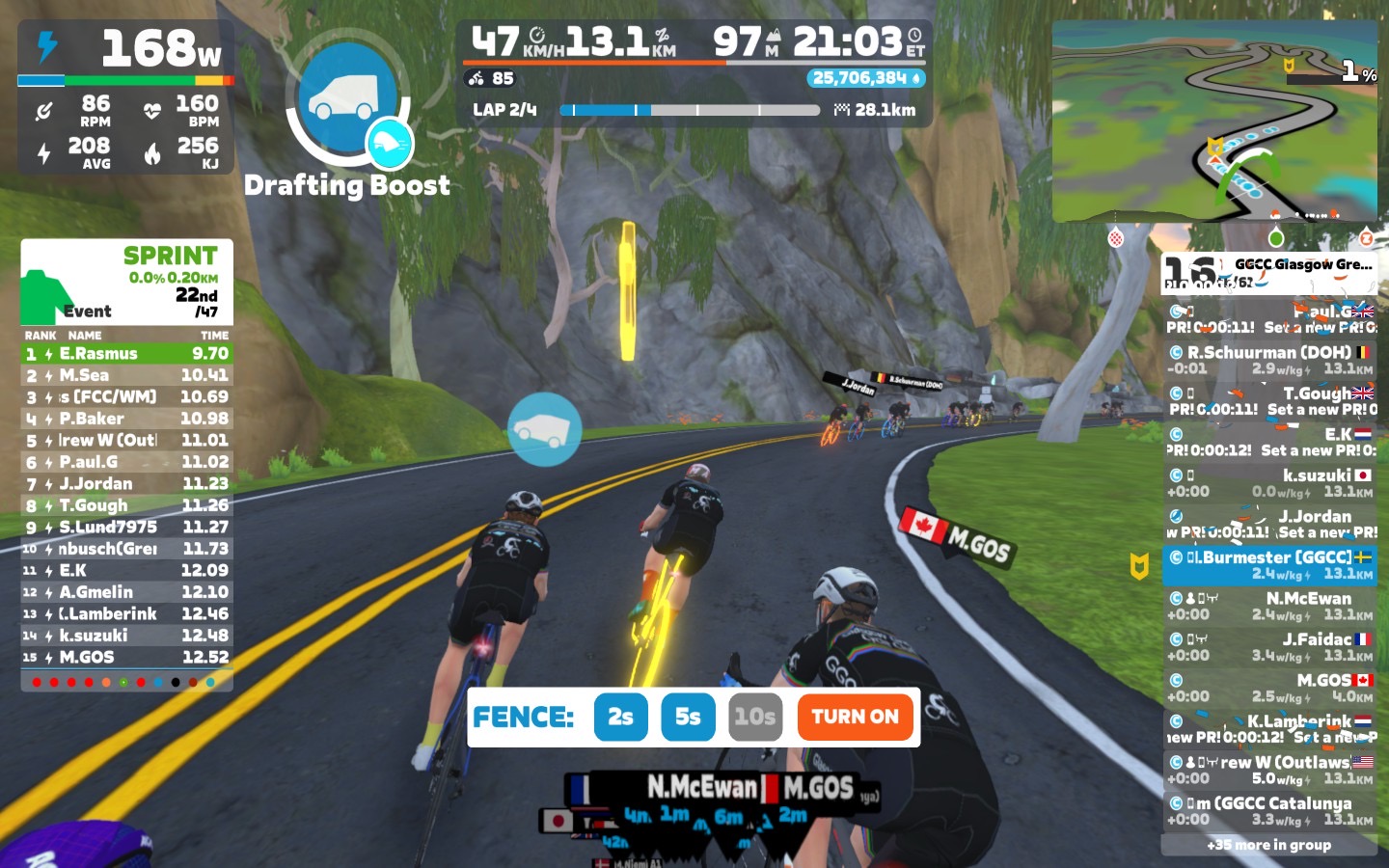The image size is (1389, 868).
Task: Select E.Rasmus in the sprint leaderboard
Action: (x=127, y=354)
